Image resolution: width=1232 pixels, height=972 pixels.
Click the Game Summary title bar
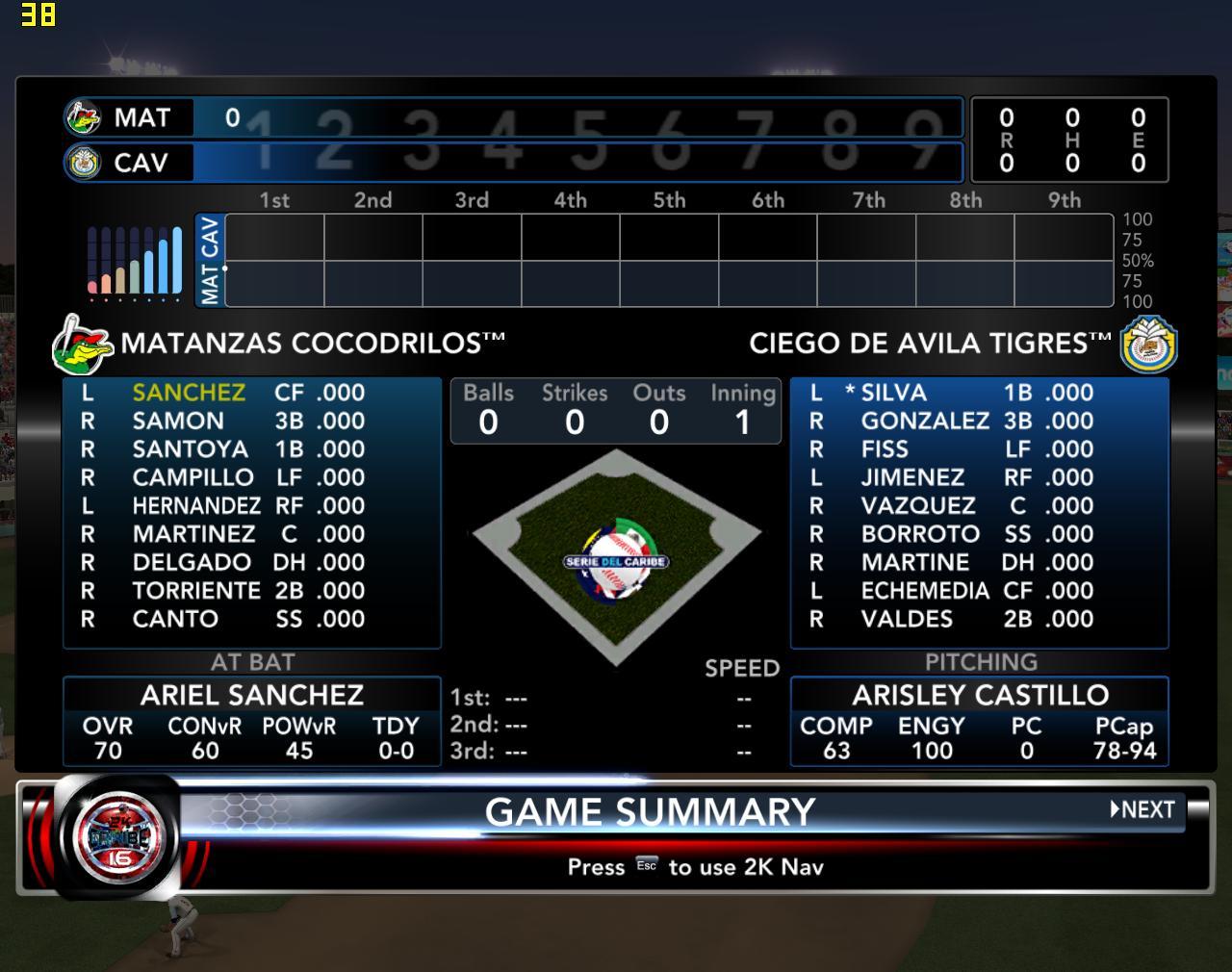(x=650, y=811)
